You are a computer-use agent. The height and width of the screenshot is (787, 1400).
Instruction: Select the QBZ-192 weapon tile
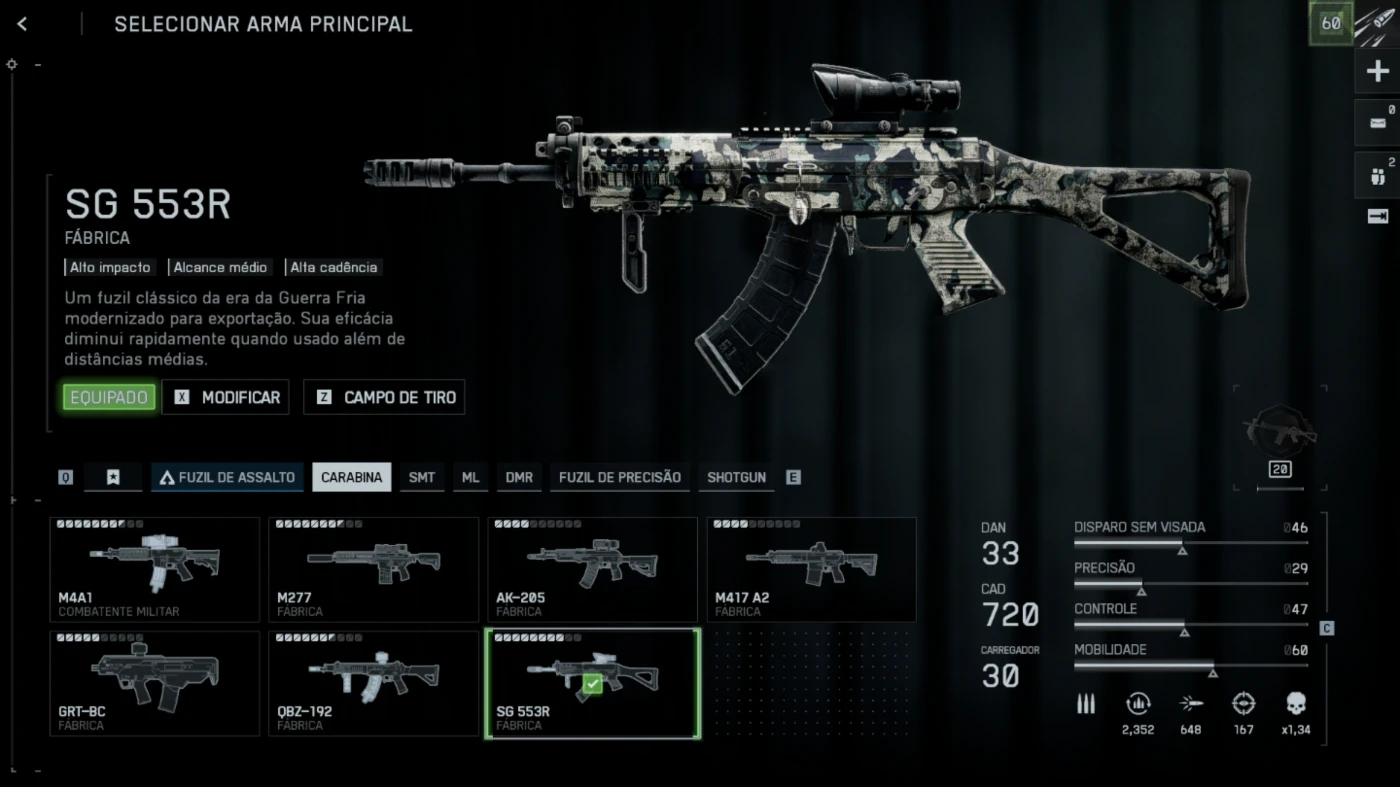coord(373,683)
